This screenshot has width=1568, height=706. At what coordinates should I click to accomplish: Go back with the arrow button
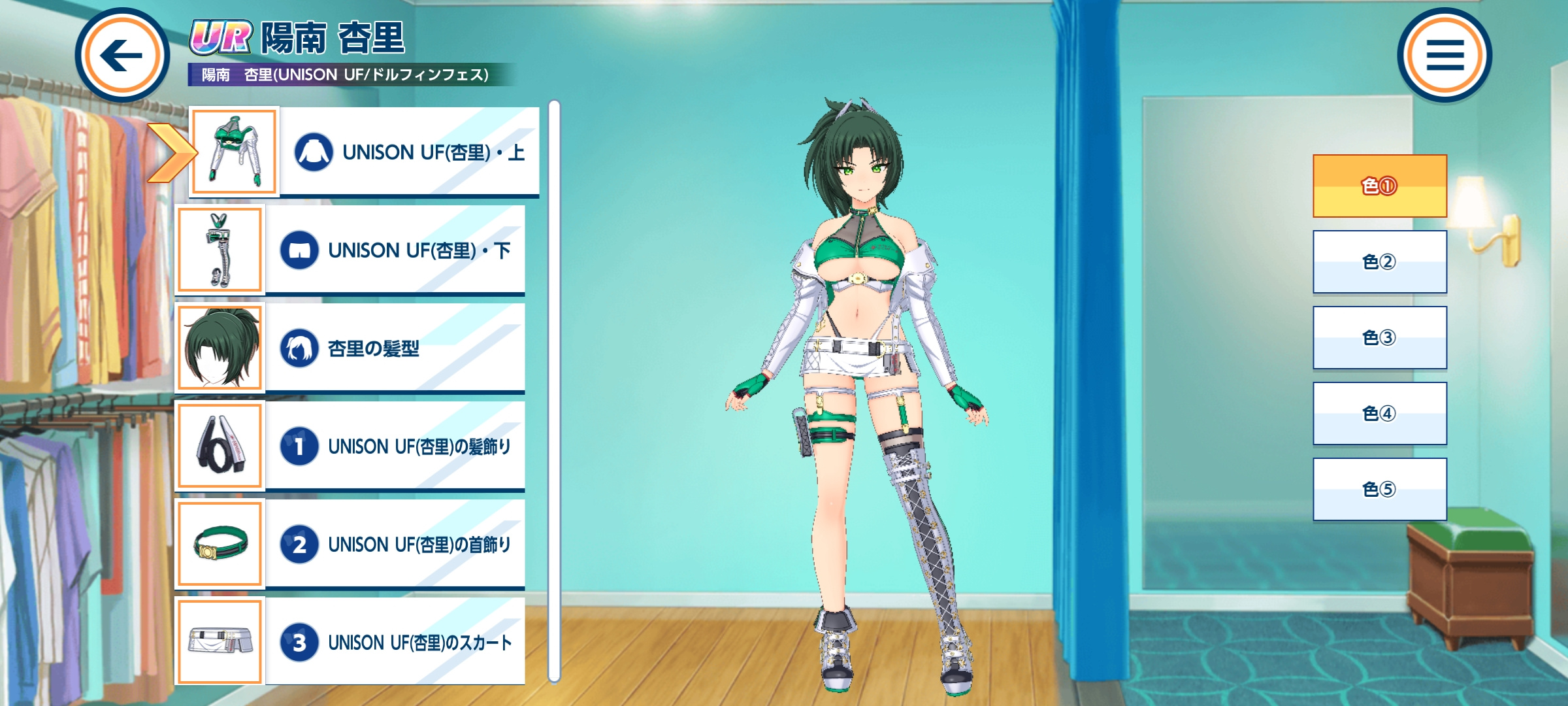tap(122, 56)
